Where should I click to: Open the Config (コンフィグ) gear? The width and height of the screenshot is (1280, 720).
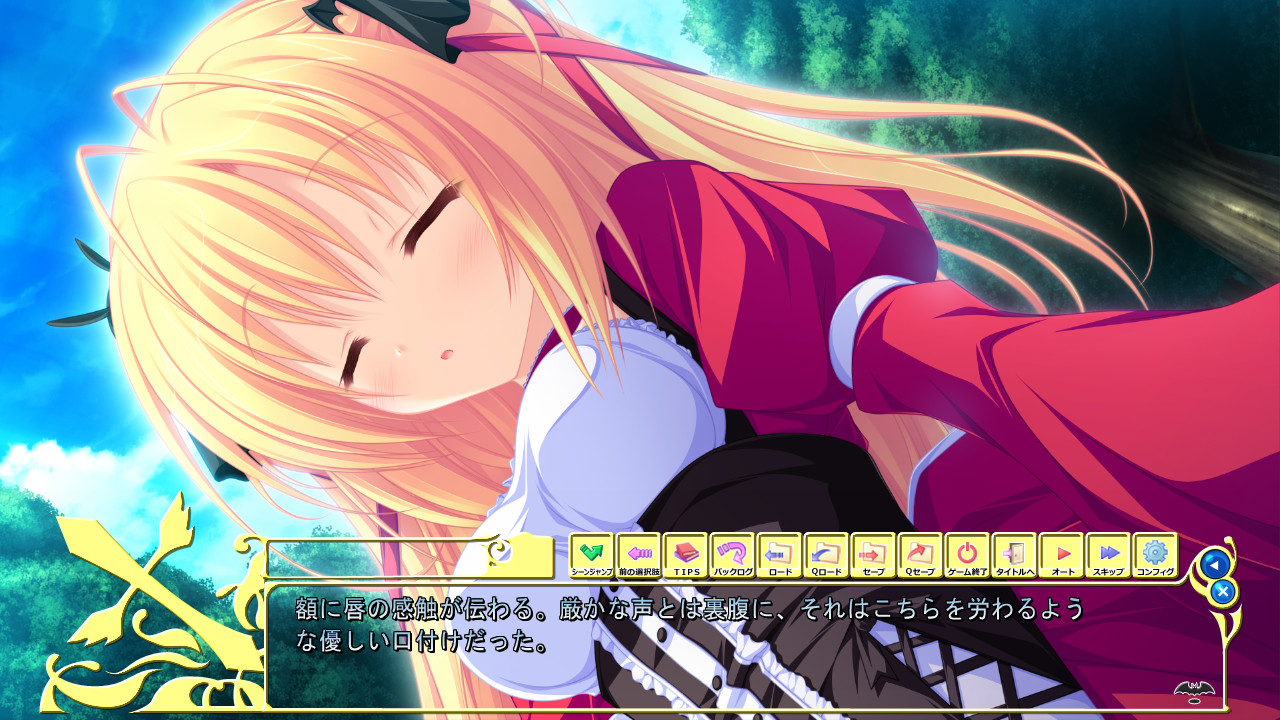1155,555
